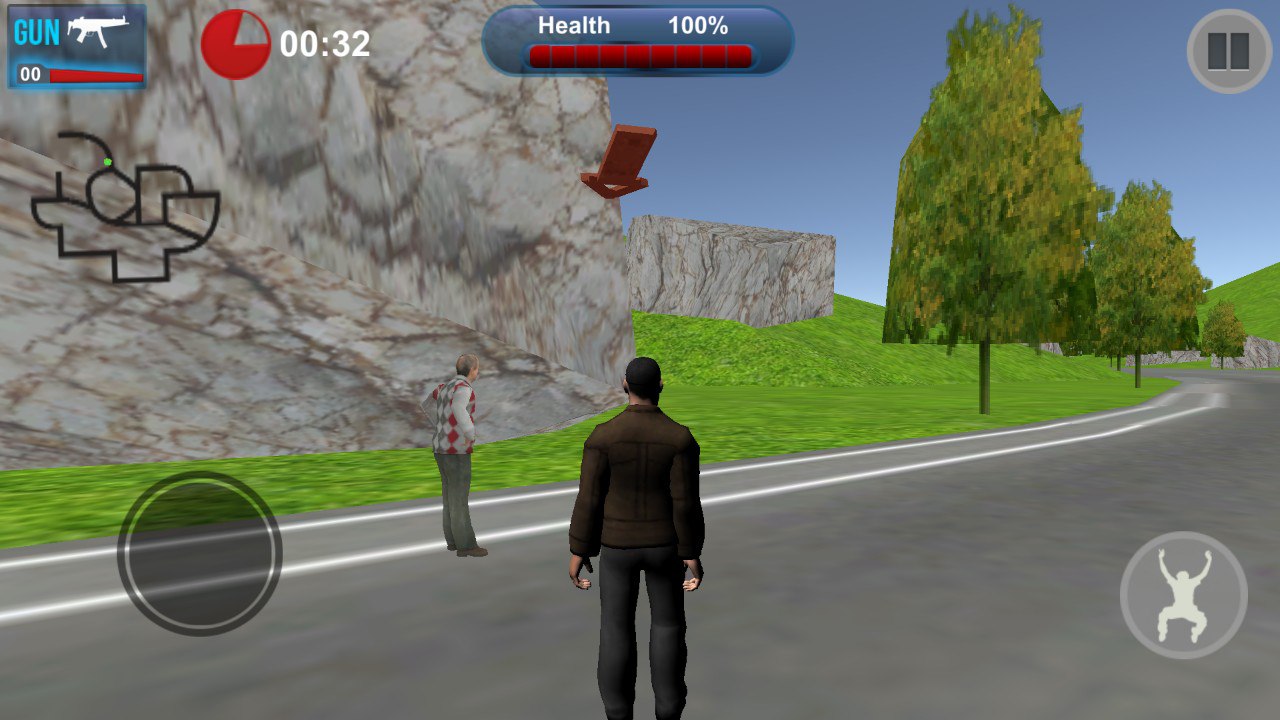1280x720 pixels.
Task: Tap the jump action button
Action: (1183, 594)
